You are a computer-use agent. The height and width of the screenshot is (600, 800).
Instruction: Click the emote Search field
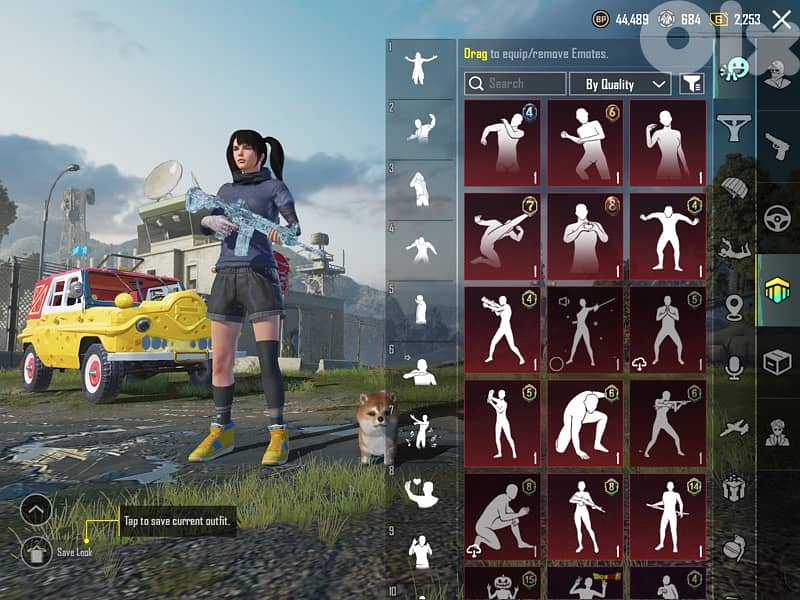point(516,84)
